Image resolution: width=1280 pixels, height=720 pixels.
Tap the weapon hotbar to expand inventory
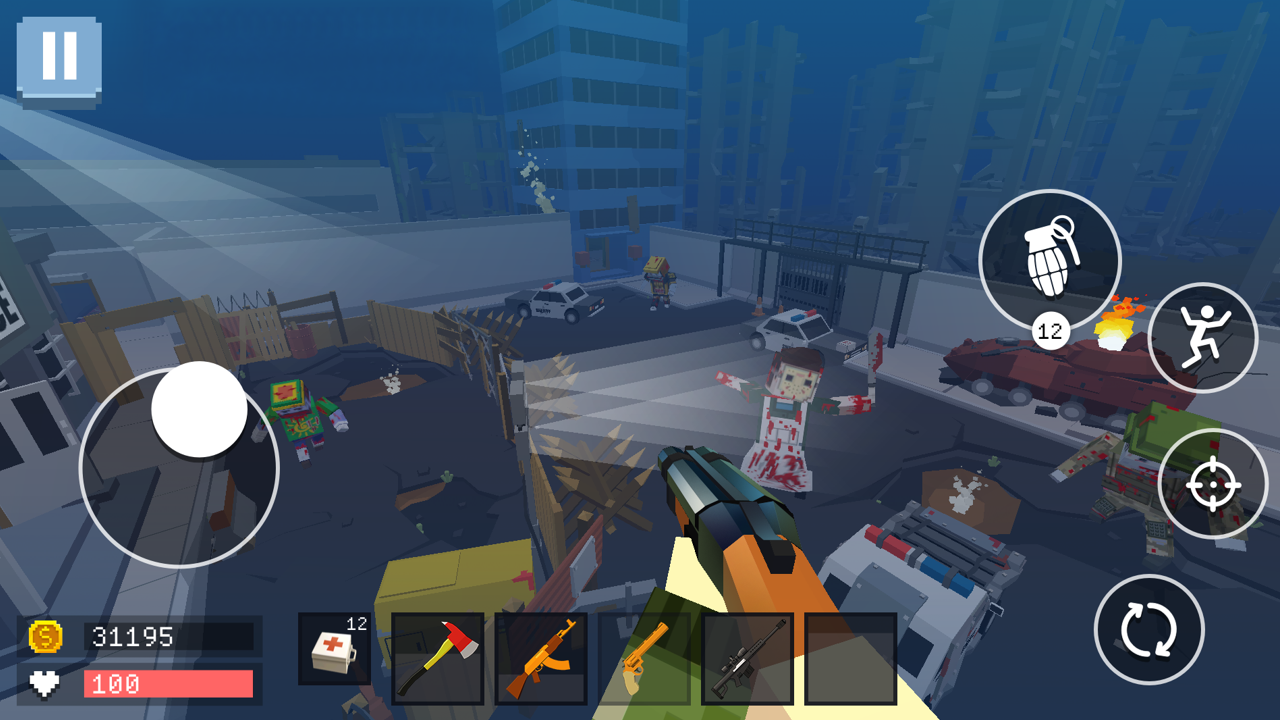point(591,657)
